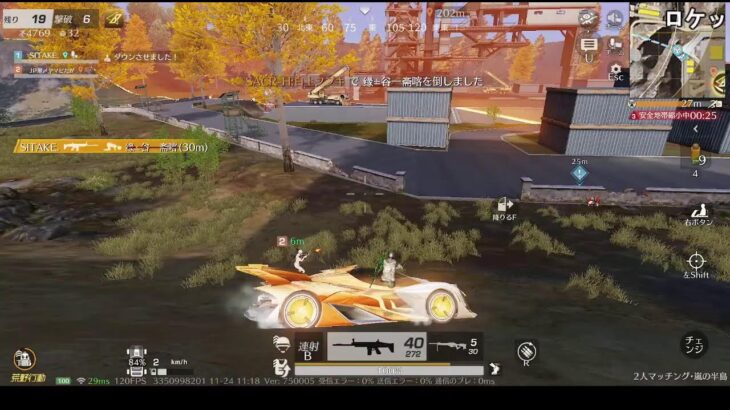The height and width of the screenshot is (410, 730).
Task: Tap the チェンジ seat change button
Action: tap(694, 345)
